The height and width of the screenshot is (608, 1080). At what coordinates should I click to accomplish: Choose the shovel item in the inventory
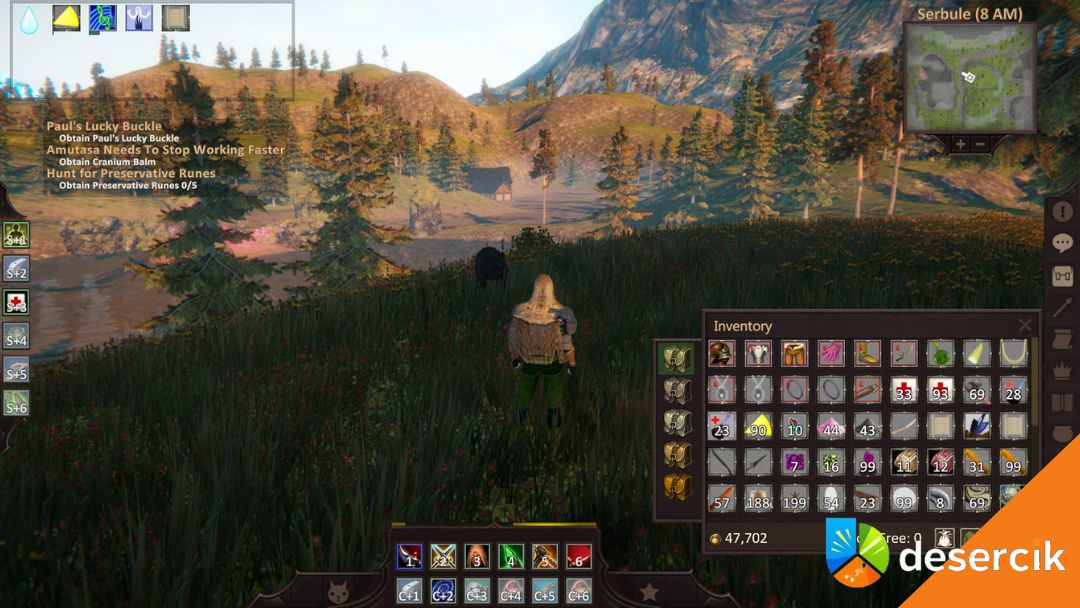coord(977,426)
